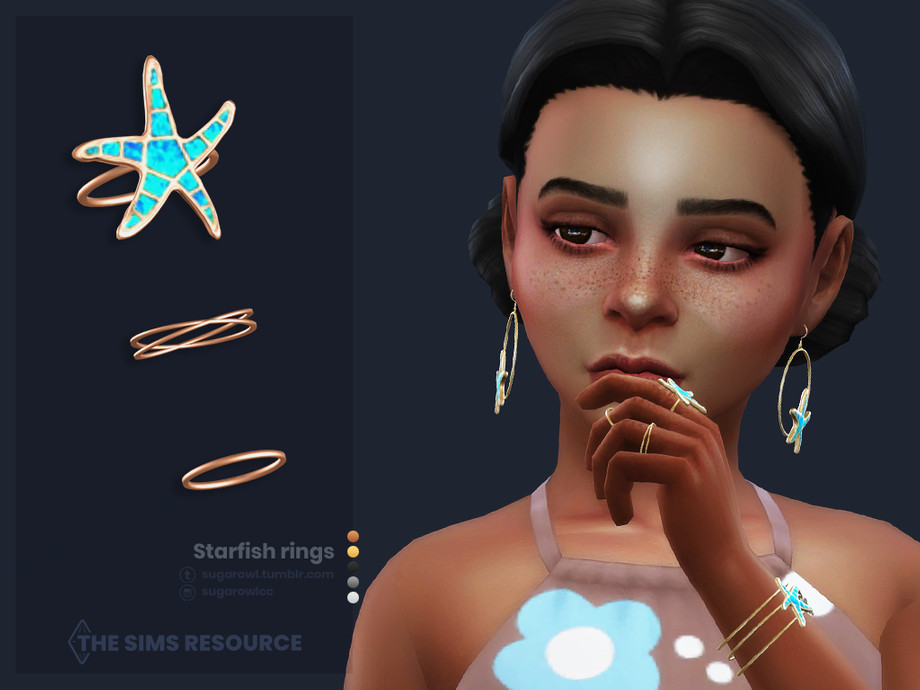Select the gray color swatch
920x690 pixels.
(352, 581)
